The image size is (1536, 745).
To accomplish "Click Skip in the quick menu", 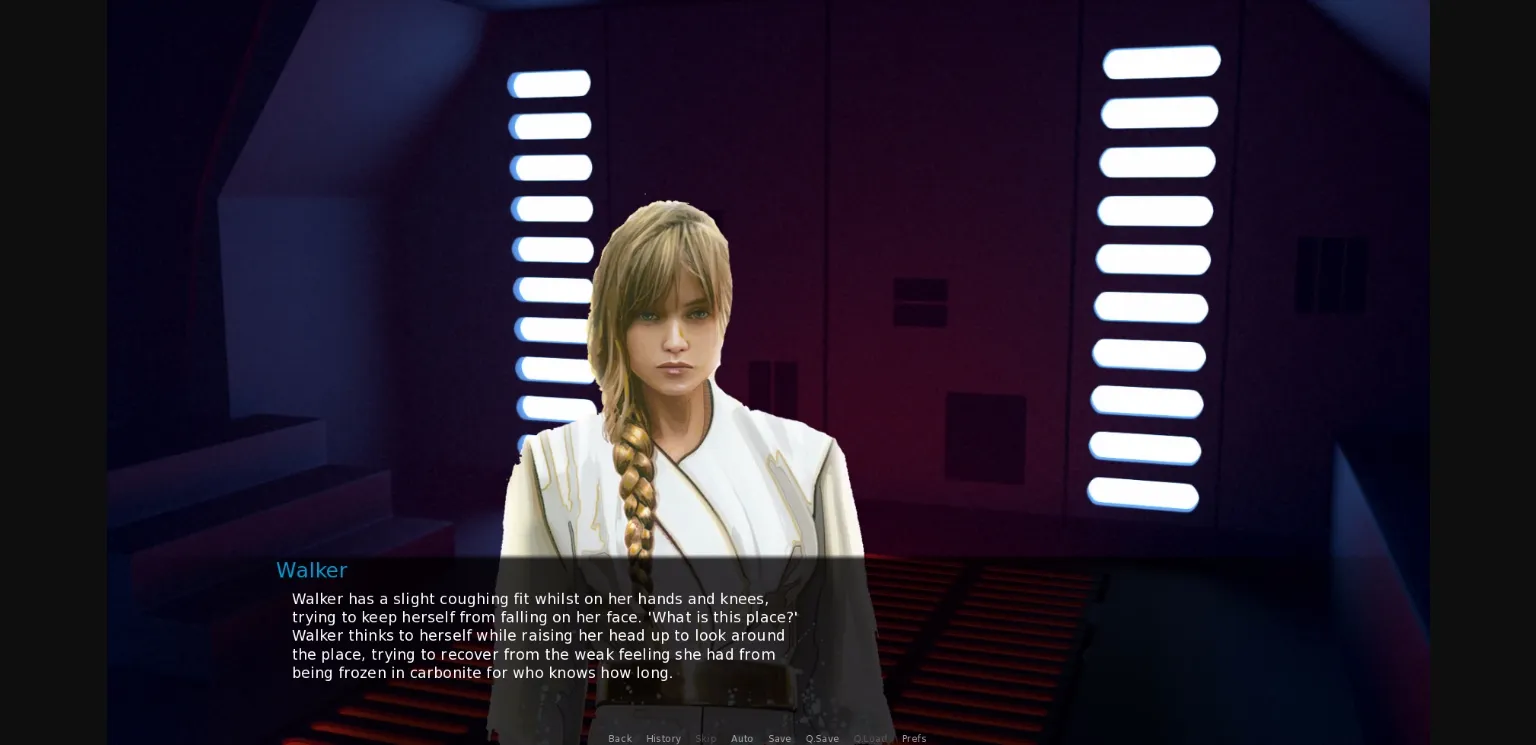I will (x=705, y=738).
